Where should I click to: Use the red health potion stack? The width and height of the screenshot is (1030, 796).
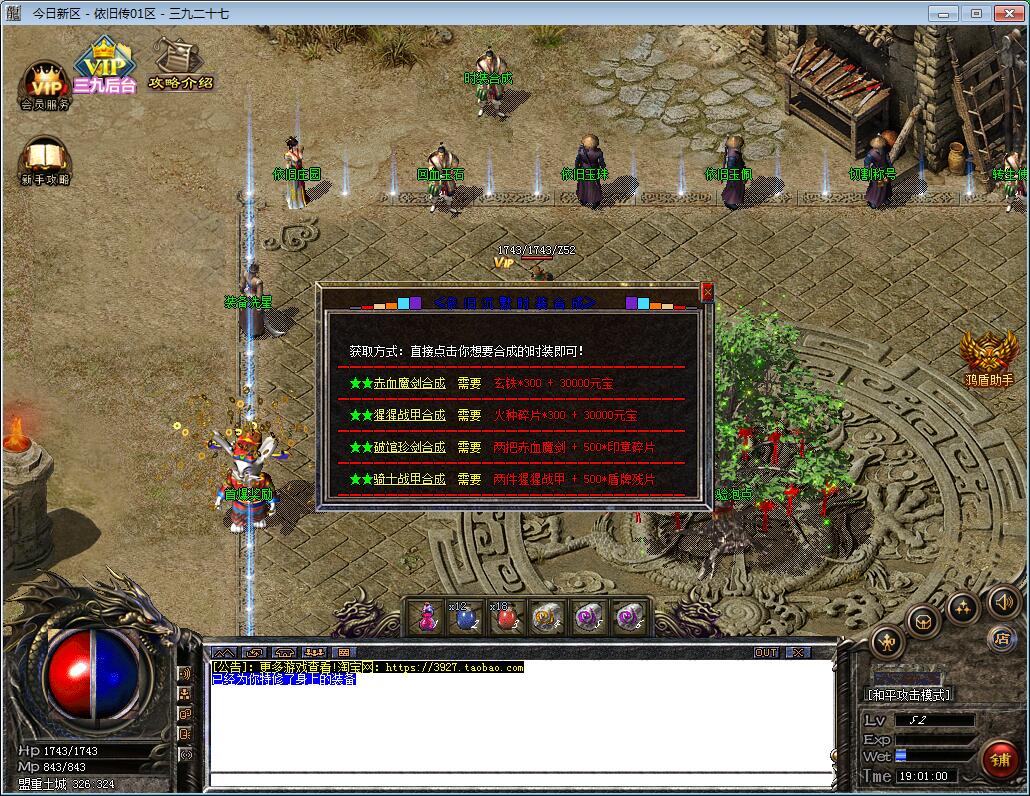click(x=503, y=617)
